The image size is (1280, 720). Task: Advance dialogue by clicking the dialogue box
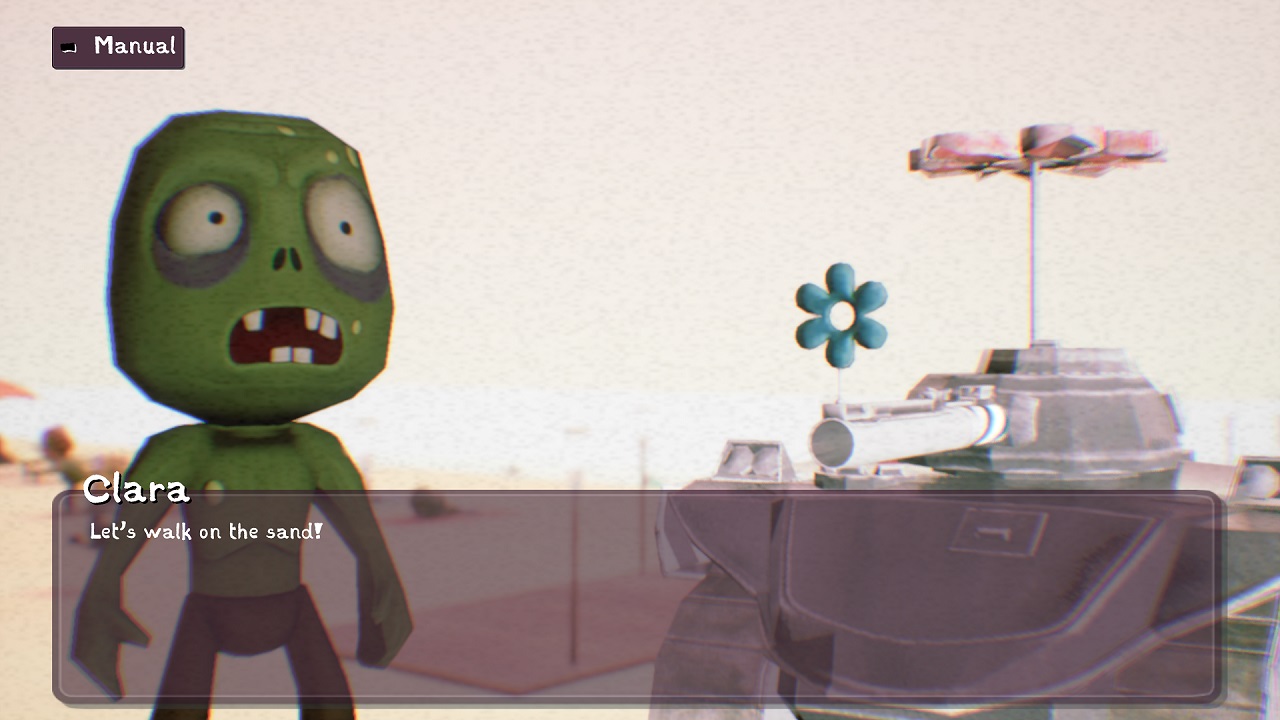pos(640,600)
